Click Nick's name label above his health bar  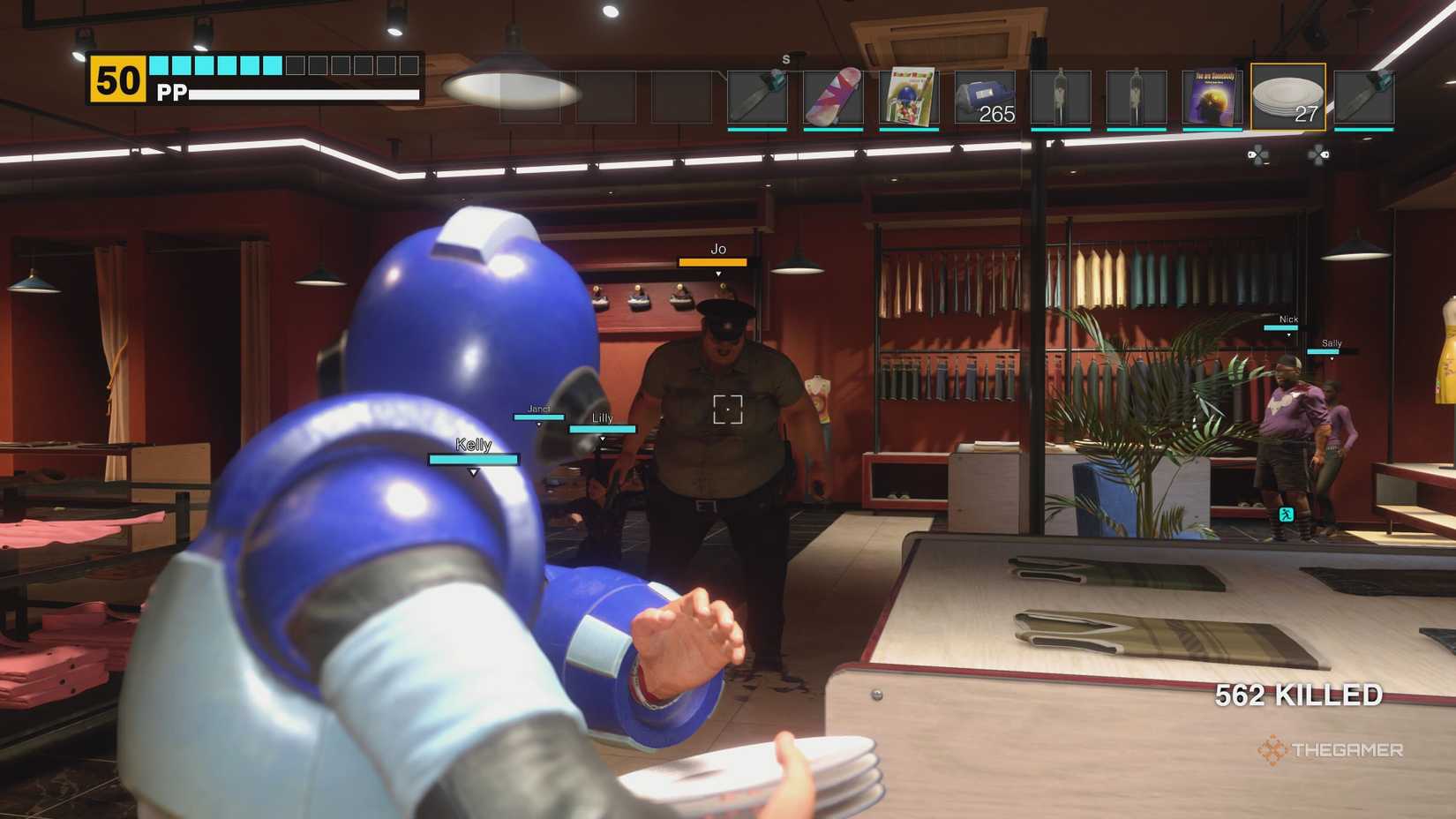coord(1288,319)
